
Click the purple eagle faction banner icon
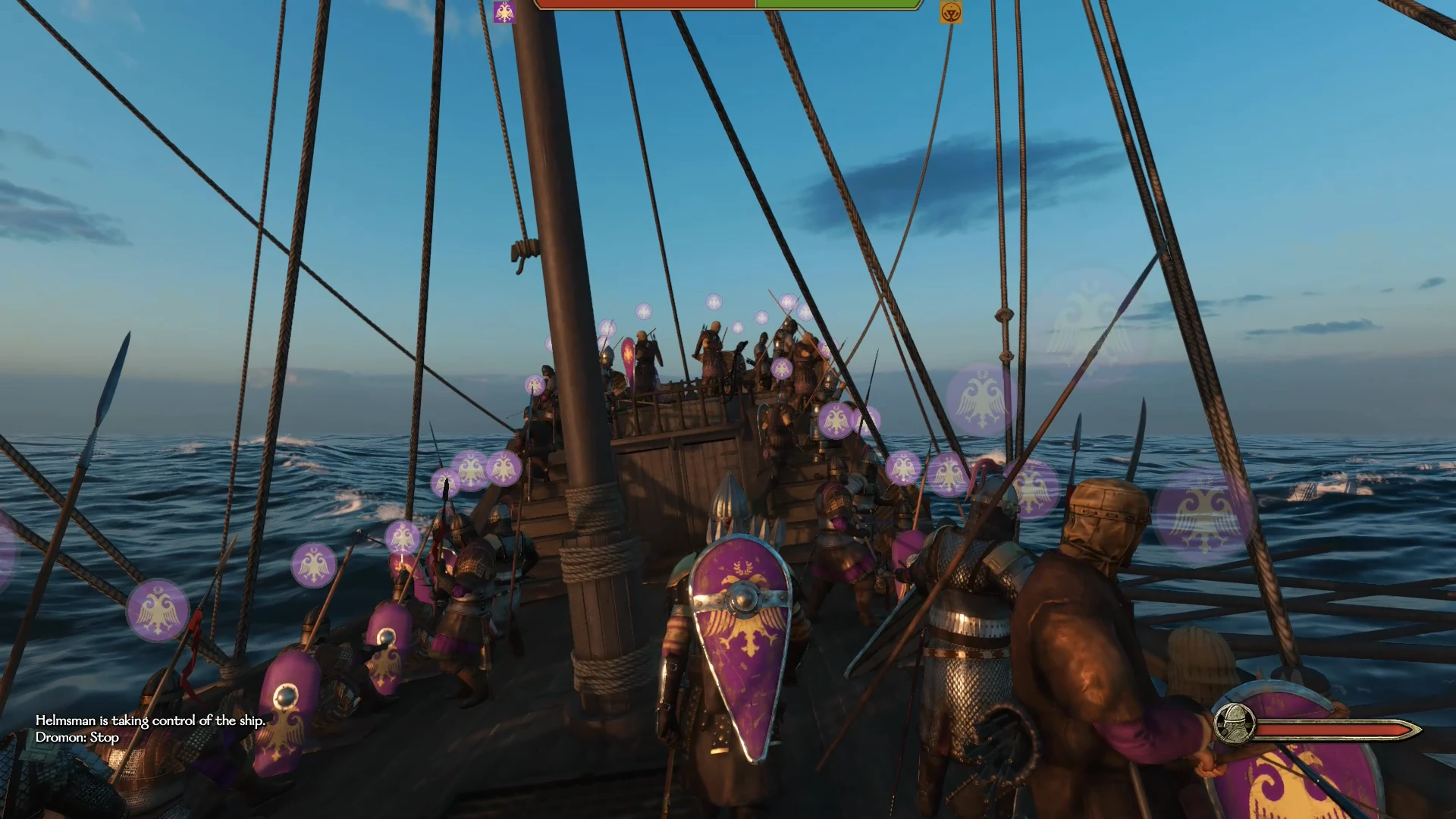[x=504, y=12]
